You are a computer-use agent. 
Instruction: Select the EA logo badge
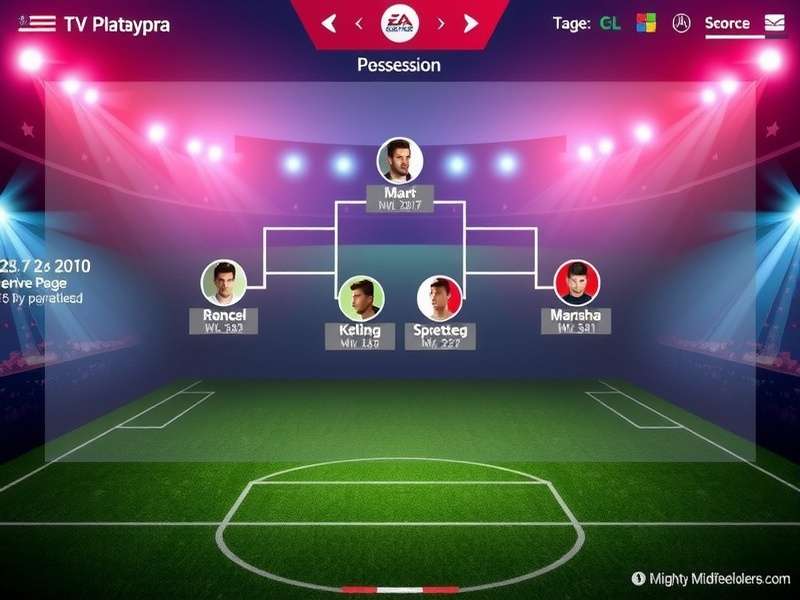400,22
